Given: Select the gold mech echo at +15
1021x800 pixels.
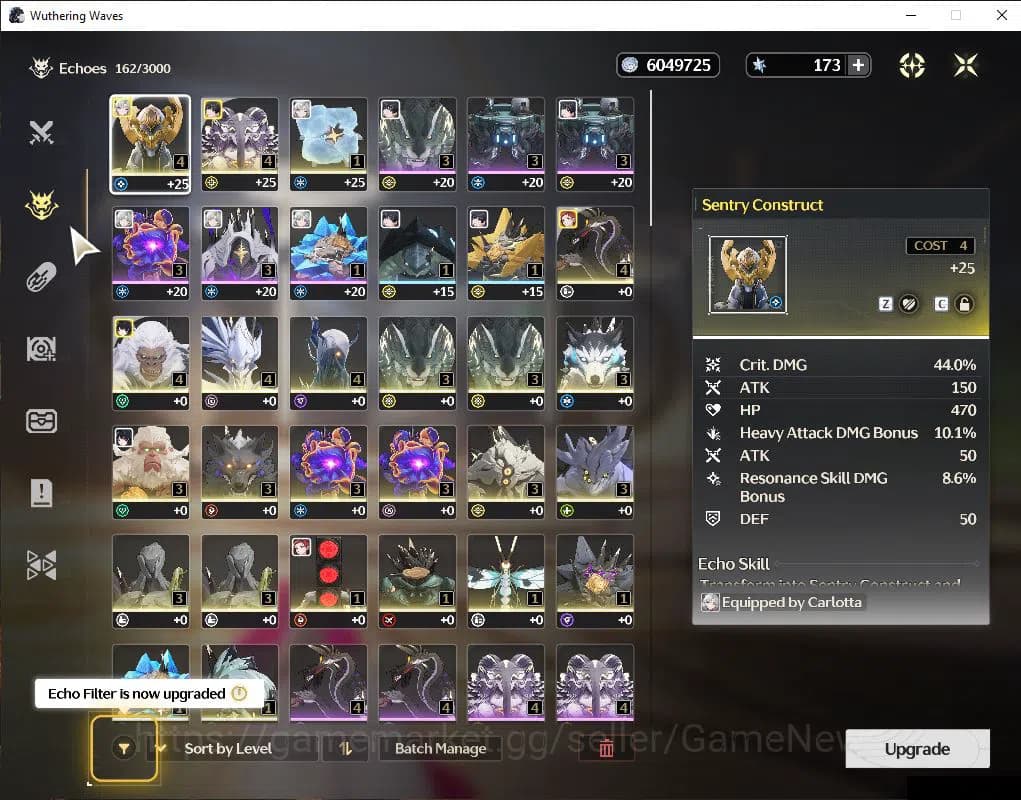Looking at the screenshot, I should [x=505, y=245].
